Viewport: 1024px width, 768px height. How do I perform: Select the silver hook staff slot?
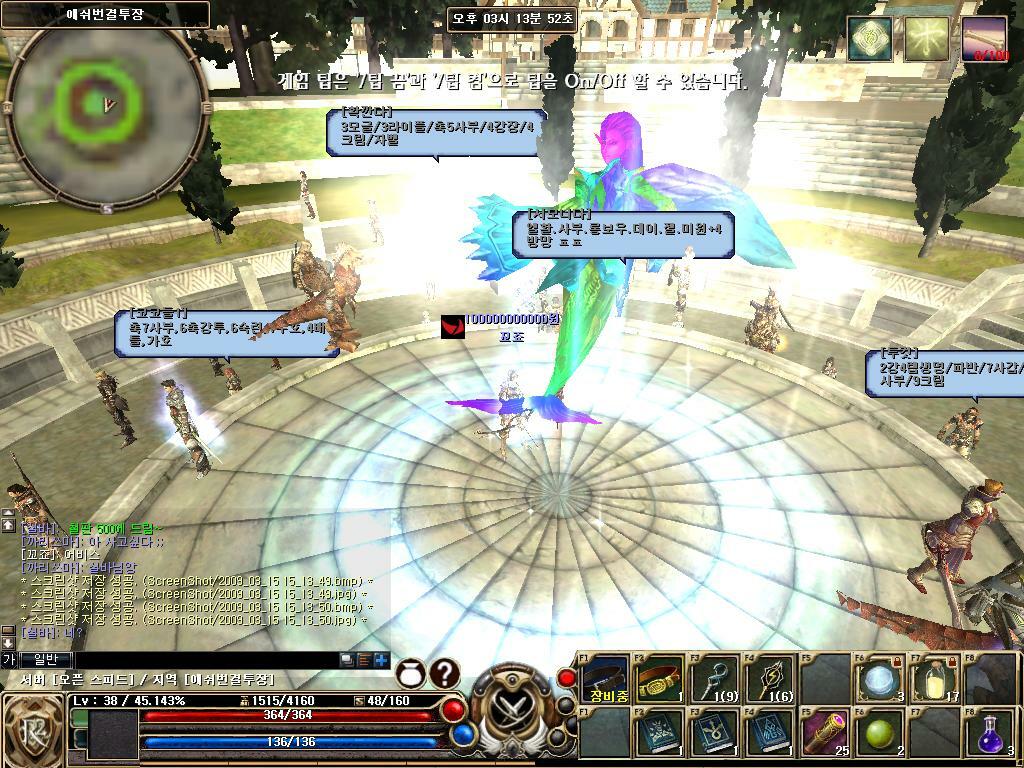click(715, 679)
